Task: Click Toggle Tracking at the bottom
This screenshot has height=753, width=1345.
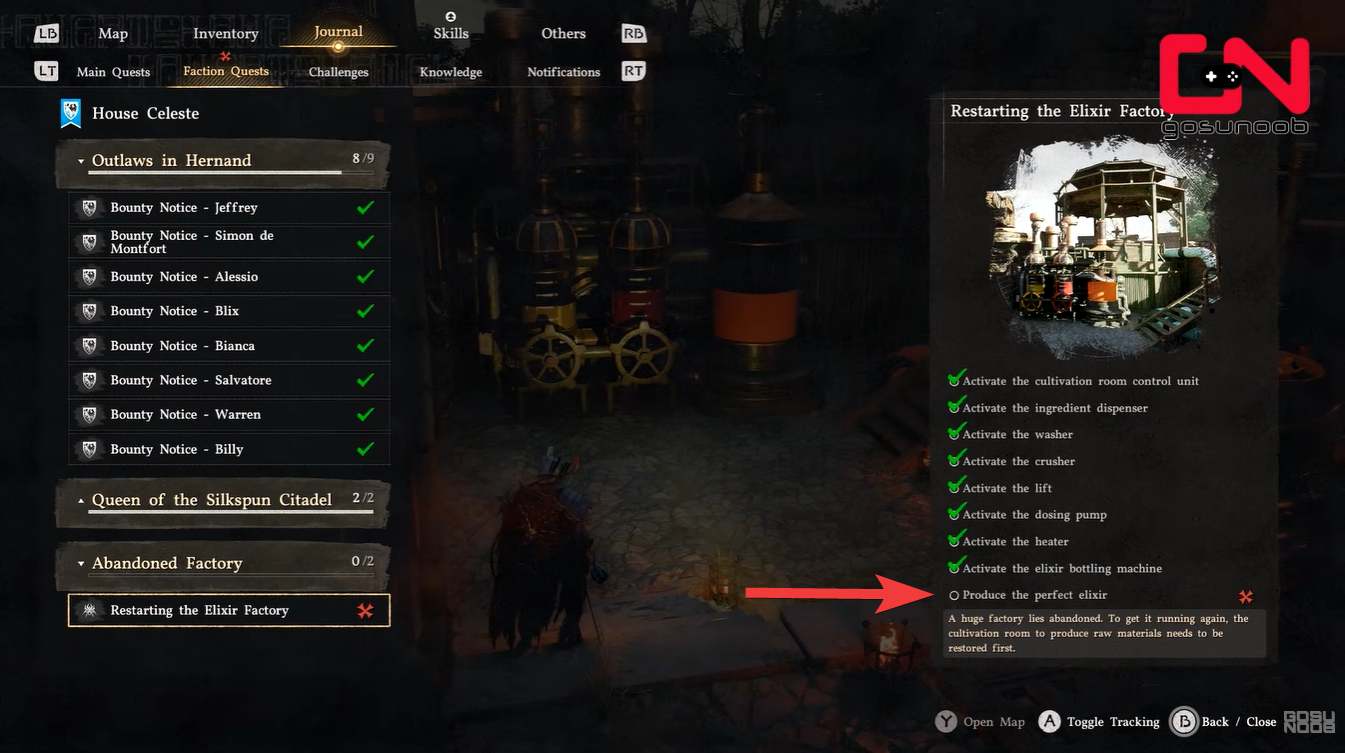Action: click(1113, 721)
